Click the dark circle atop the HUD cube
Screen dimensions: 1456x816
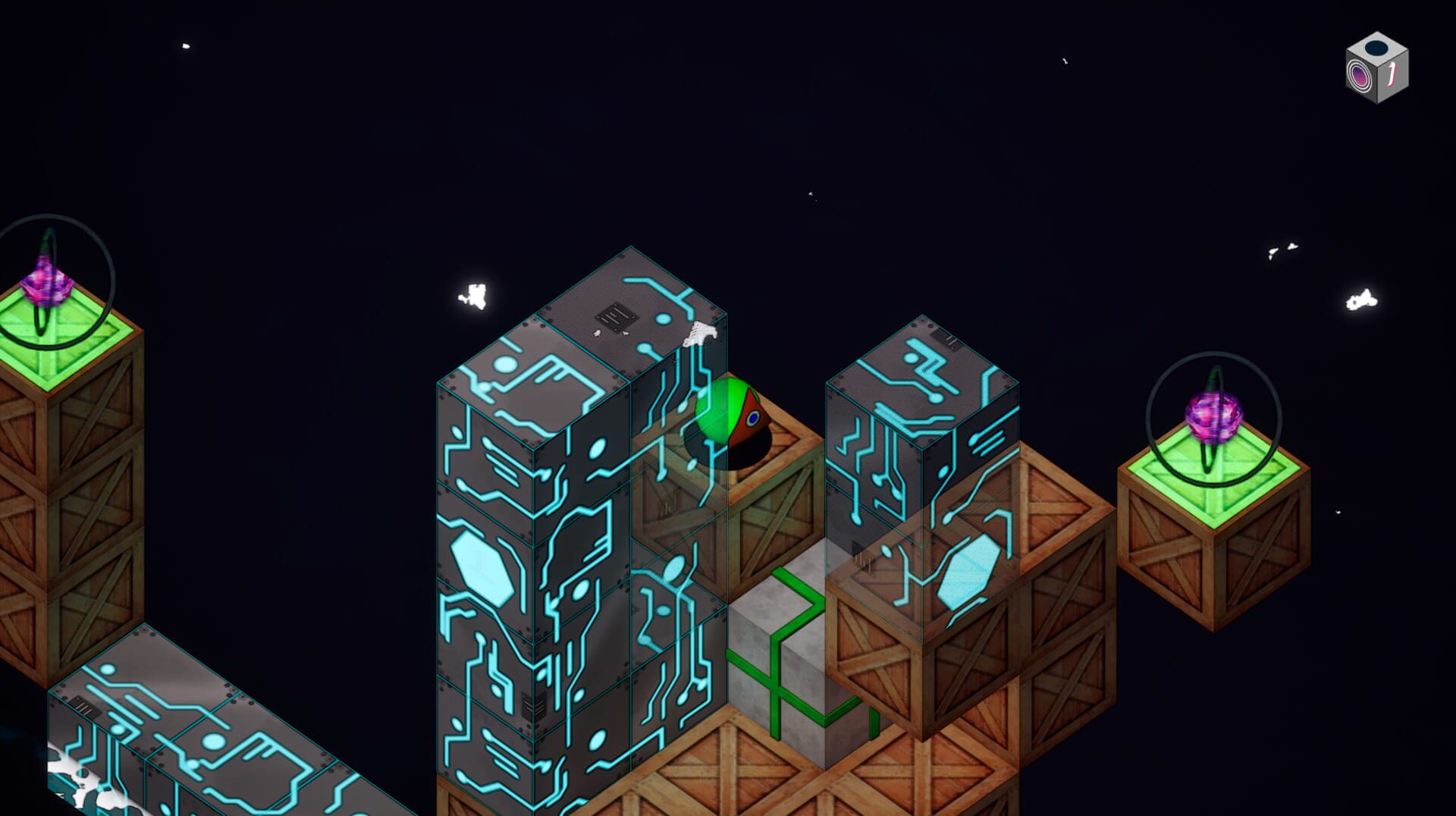click(x=1376, y=47)
